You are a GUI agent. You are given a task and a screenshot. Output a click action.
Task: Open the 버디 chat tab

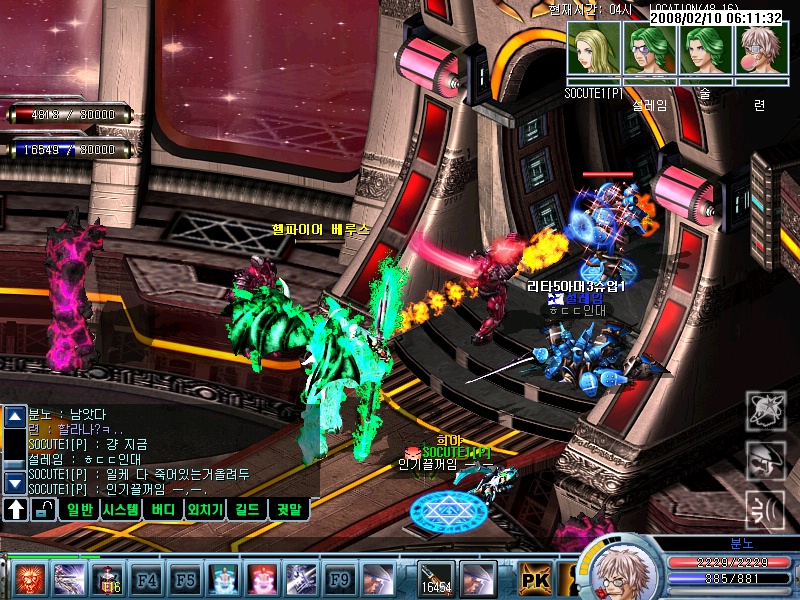pos(163,510)
